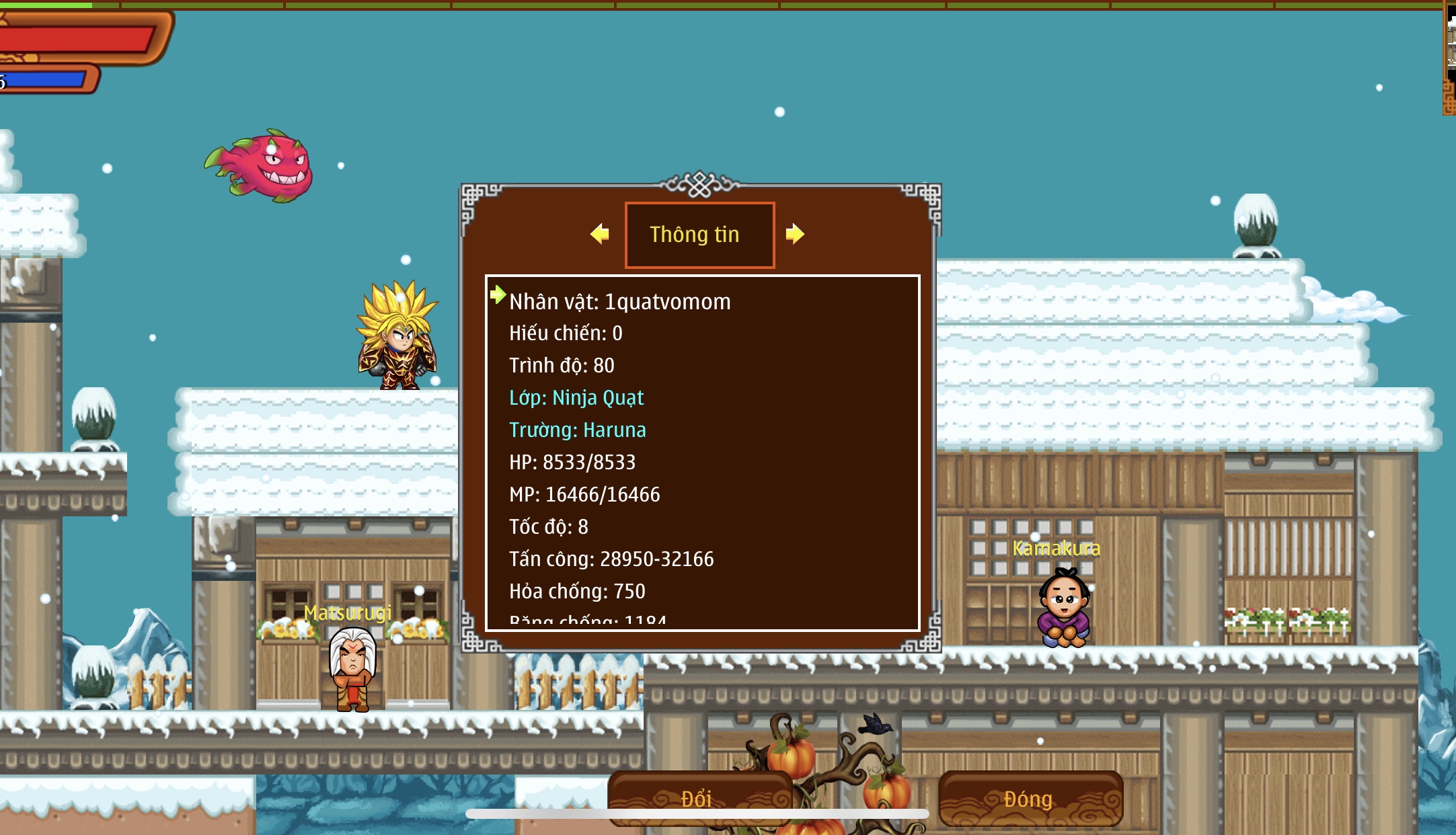Choose the Trường: Haruna row
Viewport: 1456px width, 835px height.
(x=577, y=430)
